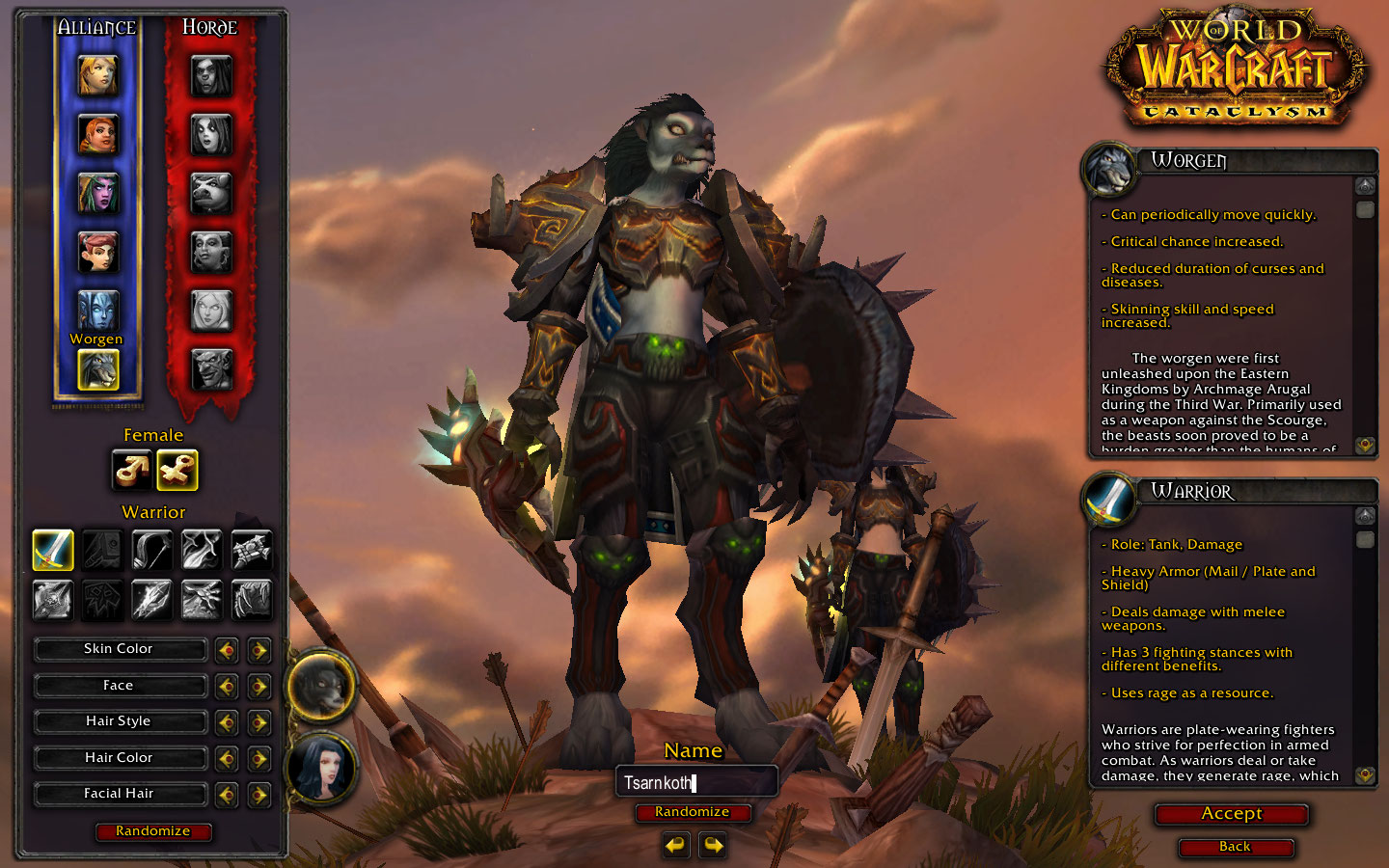Select the Tauren race portrait
The height and width of the screenshot is (868, 1389).
pyautogui.click(x=211, y=193)
